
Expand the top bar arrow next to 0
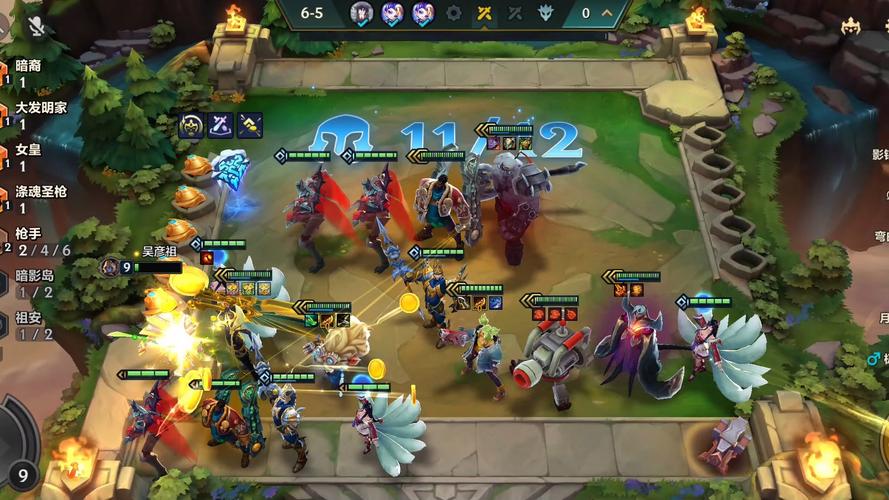click(x=607, y=14)
